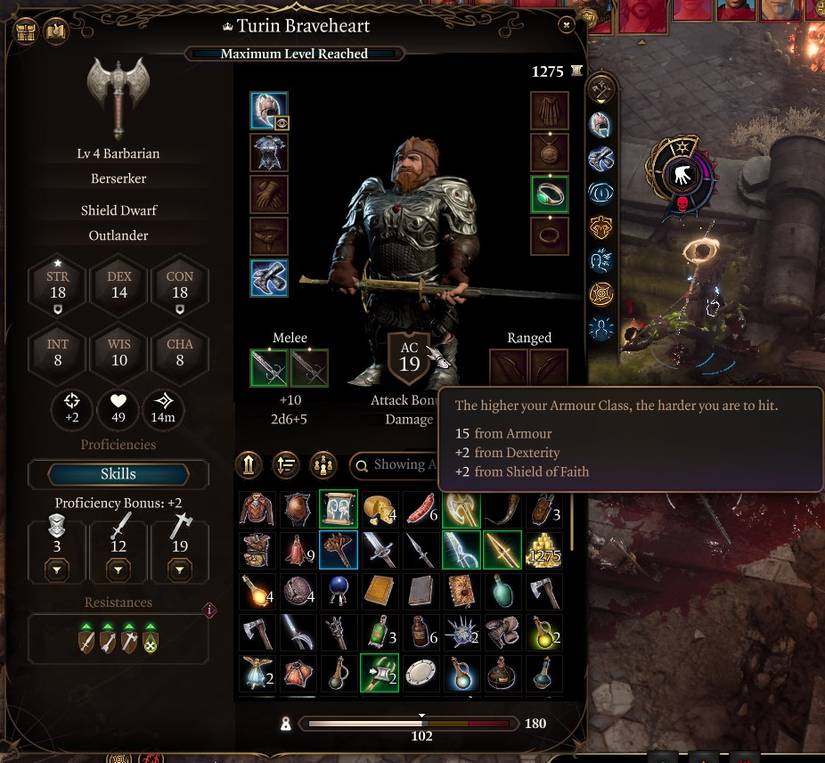Select the gold coin pile in inventory
Viewport: 825px width, 763px height.
click(x=544, y=550)
